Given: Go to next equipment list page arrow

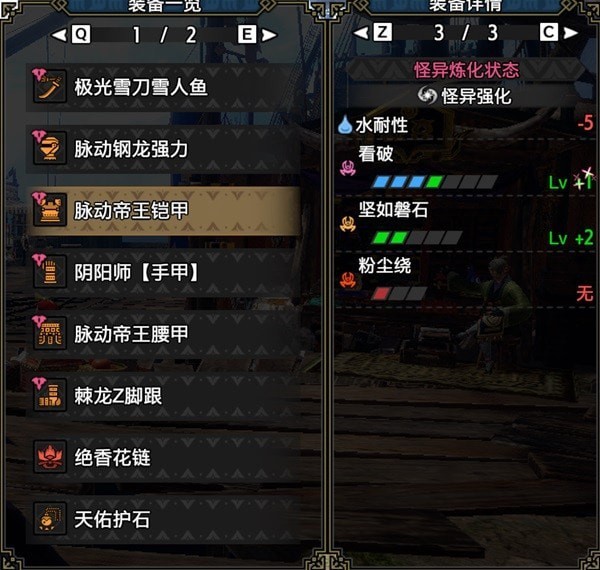Looking at the screenshot, I should point(268,34).
